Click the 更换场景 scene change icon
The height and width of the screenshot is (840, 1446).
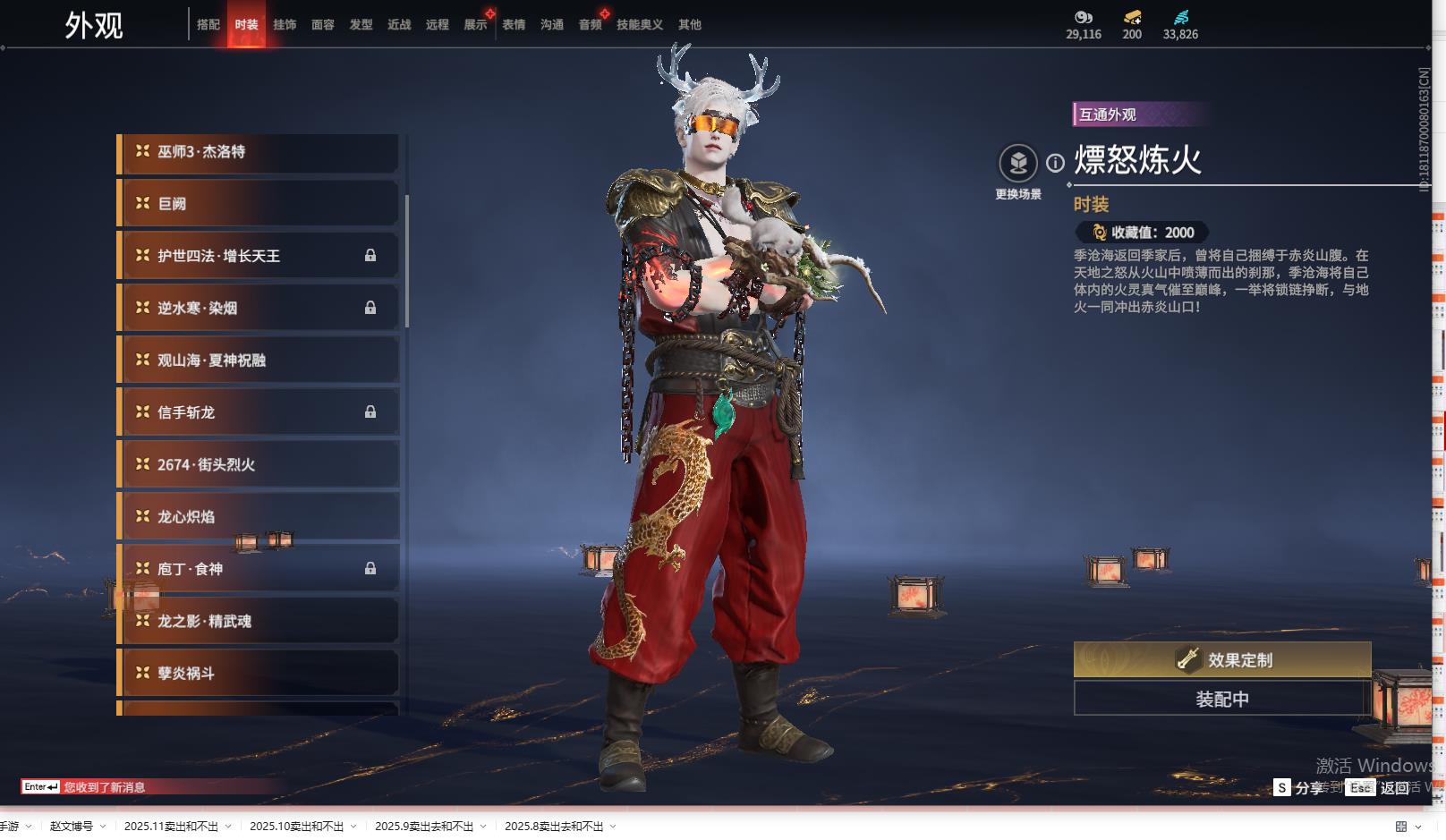pyautogui.click(x=1018, y=164)
